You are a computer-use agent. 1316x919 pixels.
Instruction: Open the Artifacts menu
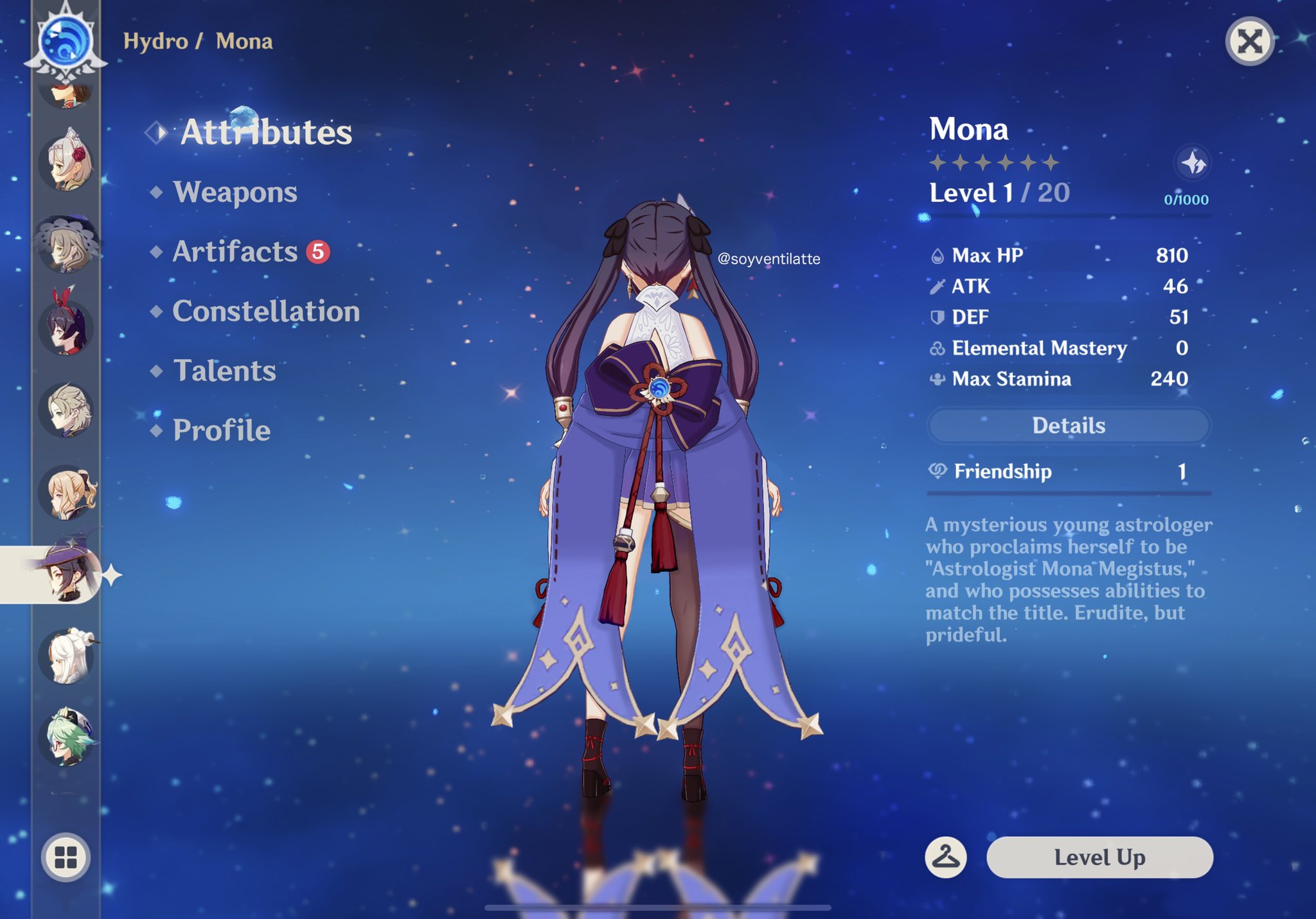(235, 252)
